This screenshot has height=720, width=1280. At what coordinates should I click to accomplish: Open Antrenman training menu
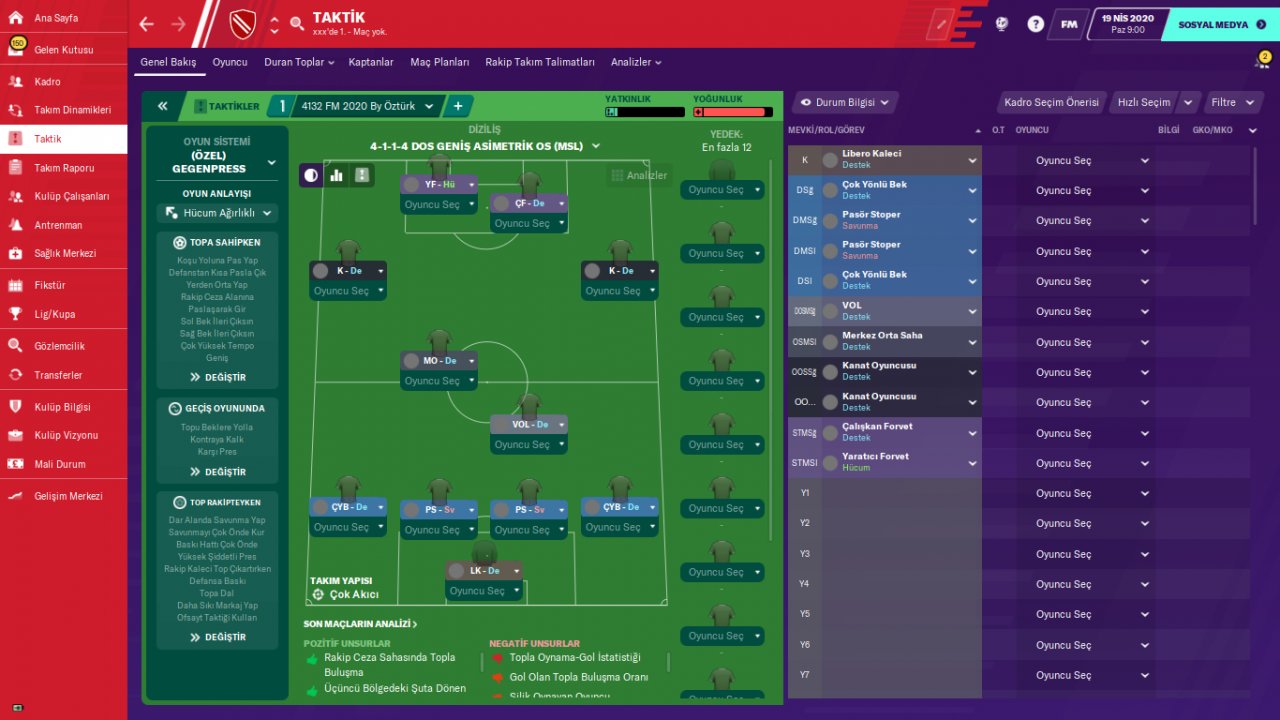[58, 225]
